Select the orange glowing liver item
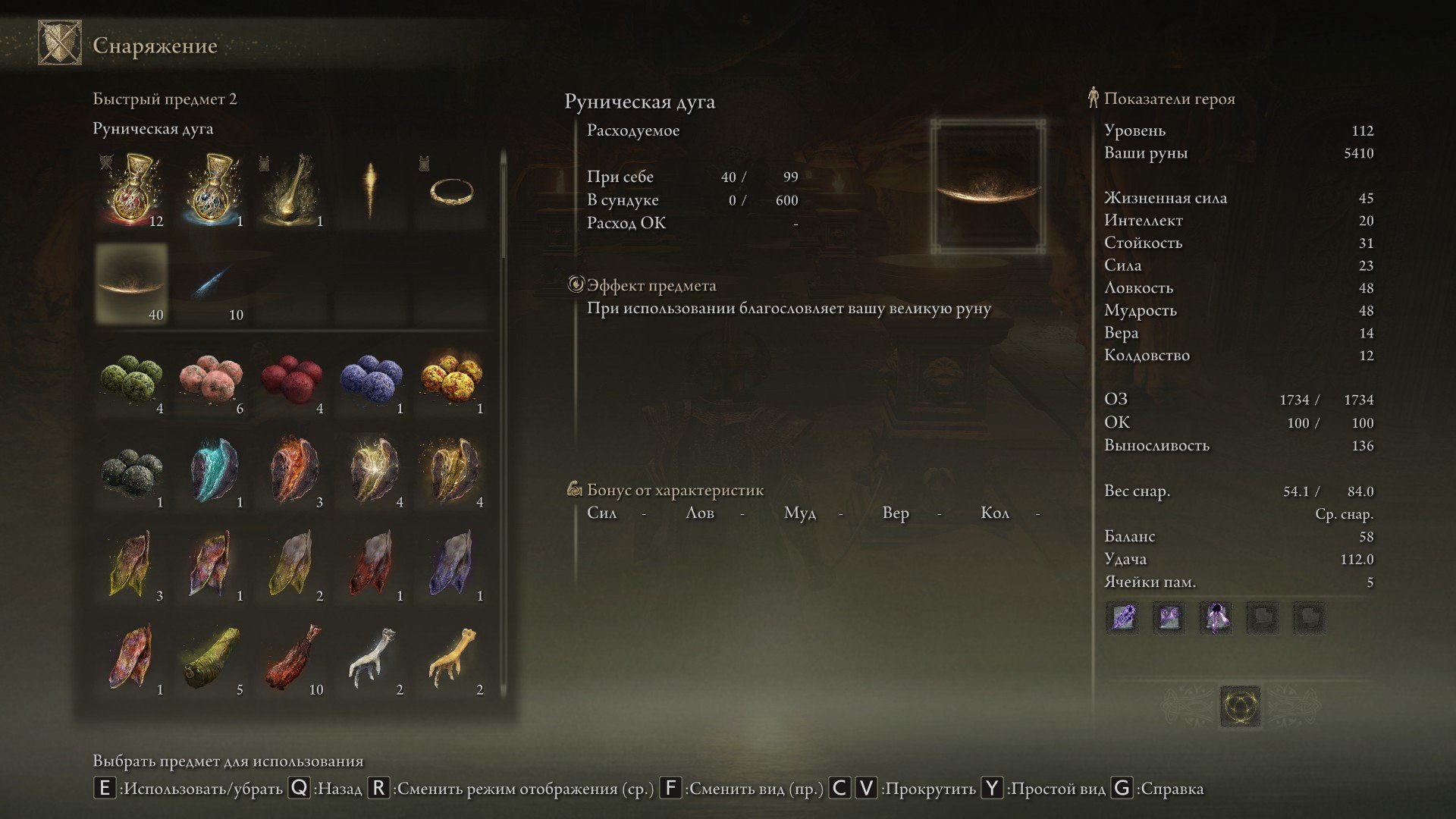The image size is (1456, 819). click(x=292, y=472)
